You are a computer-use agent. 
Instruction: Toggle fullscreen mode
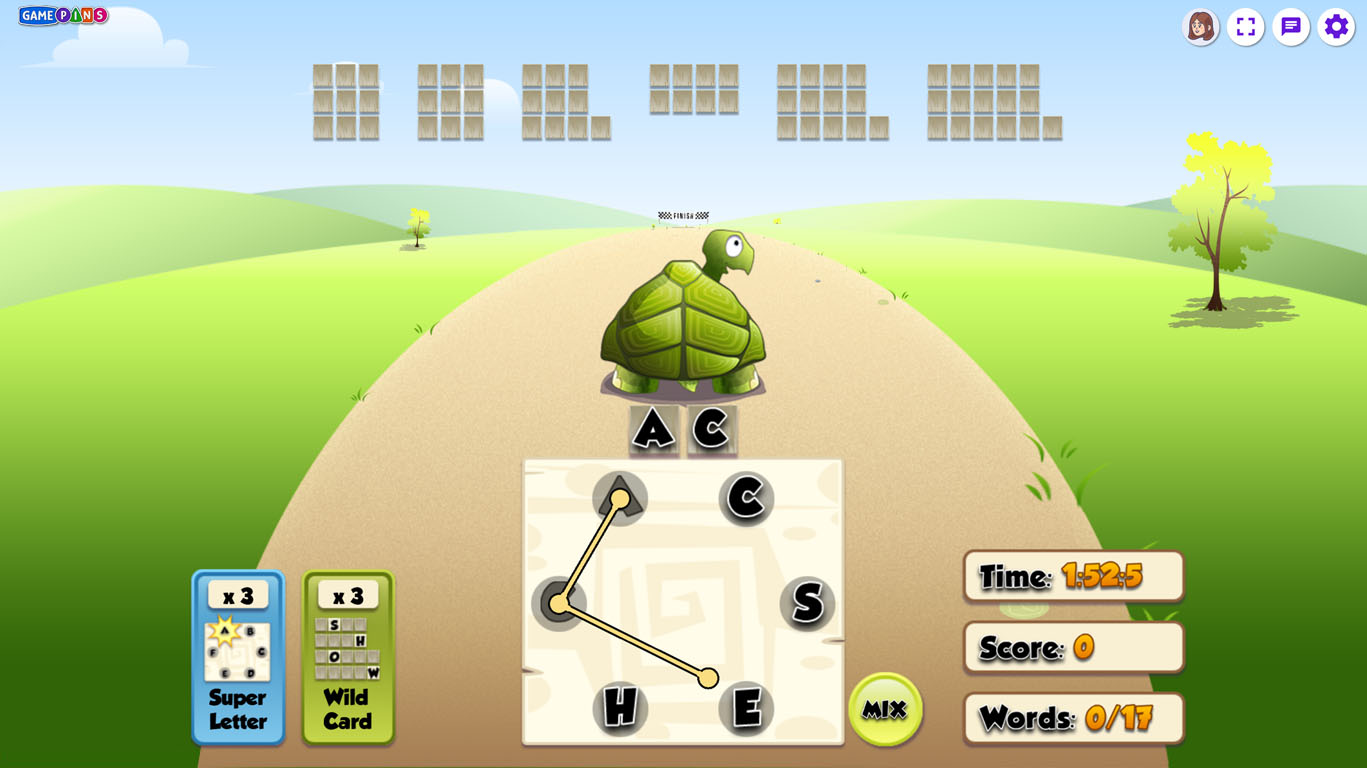click(x=1245, y=27)
